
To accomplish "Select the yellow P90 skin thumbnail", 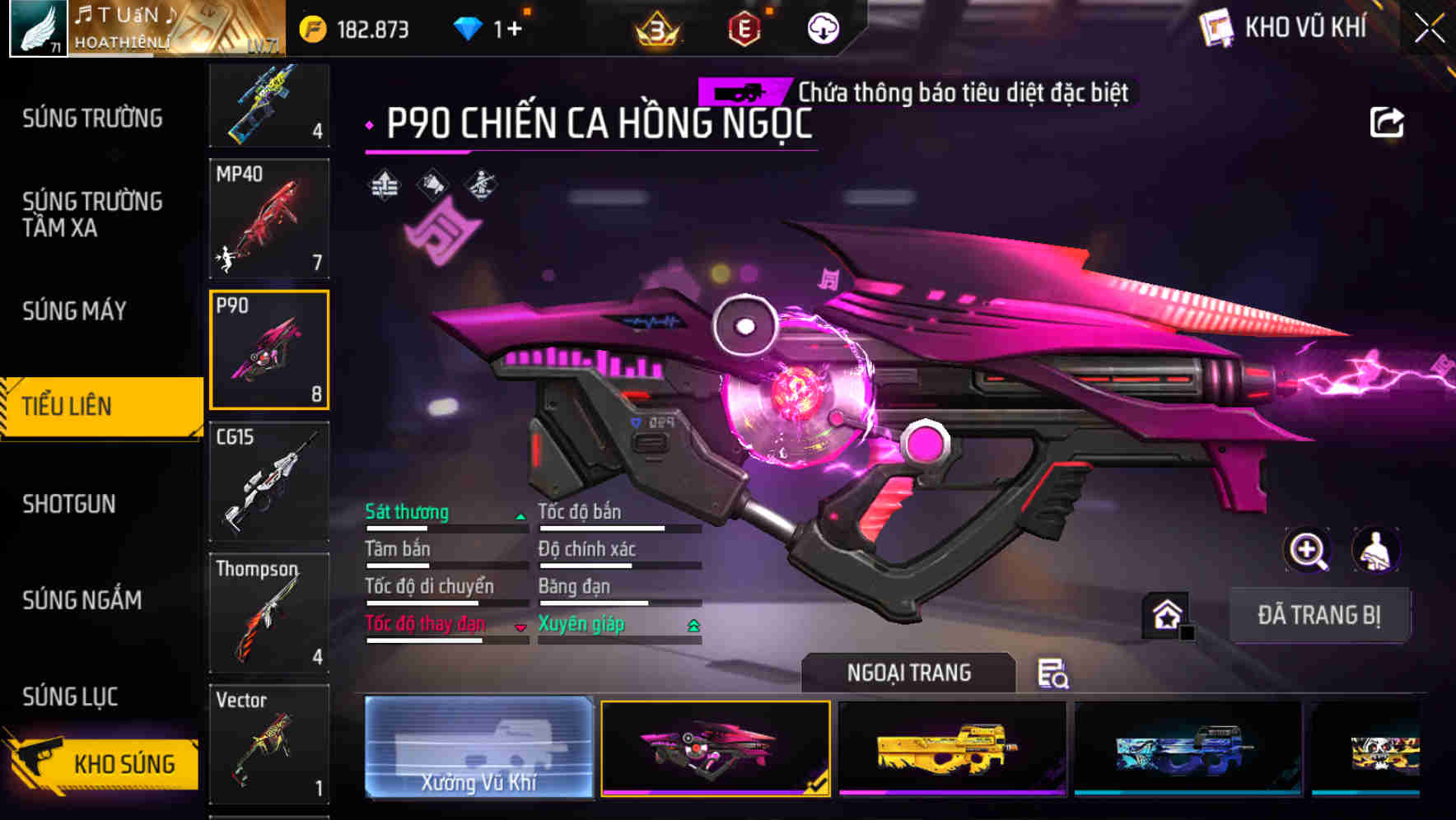I will pos(950,749).
